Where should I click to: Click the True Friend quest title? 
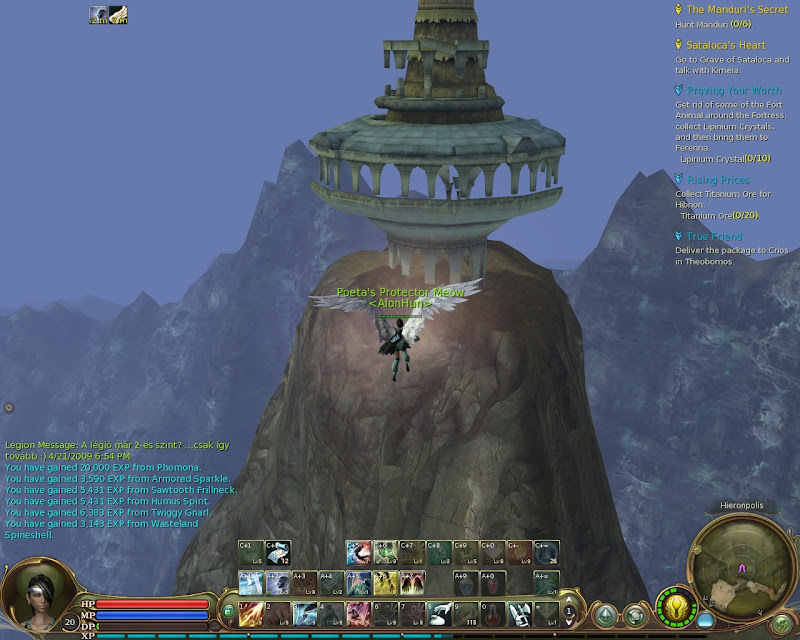715,237
